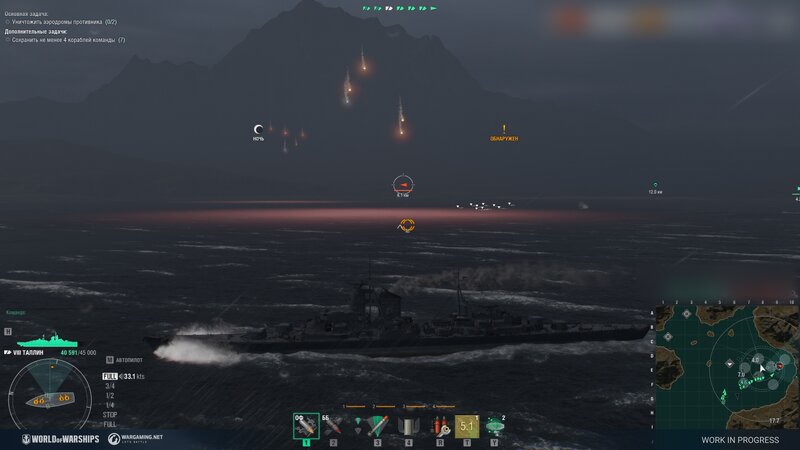The width and height of the screenshot is (800, 450).
Task: Select FULL ahead engine speed
Action: (109, 376)
